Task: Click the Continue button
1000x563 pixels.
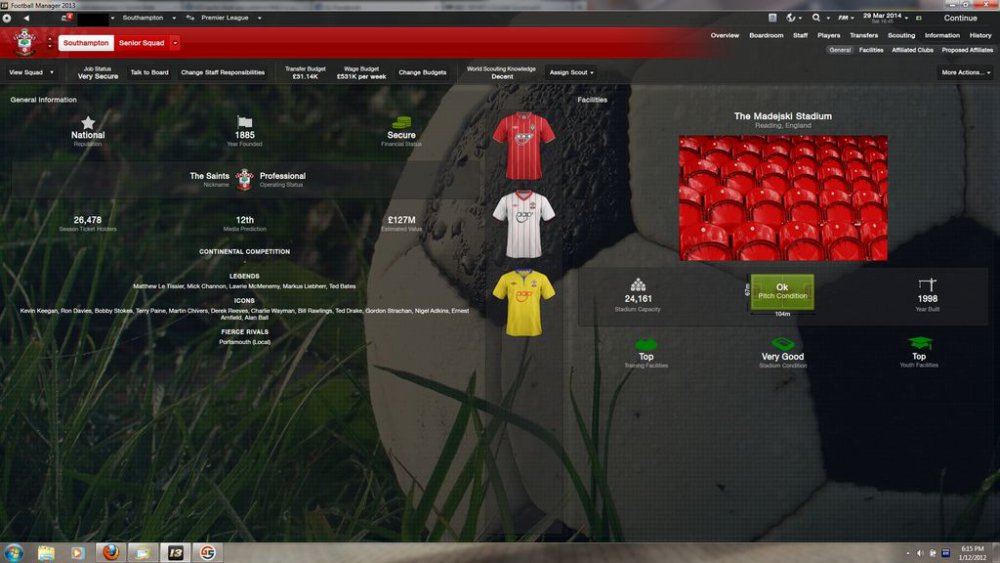Action: 960,18
